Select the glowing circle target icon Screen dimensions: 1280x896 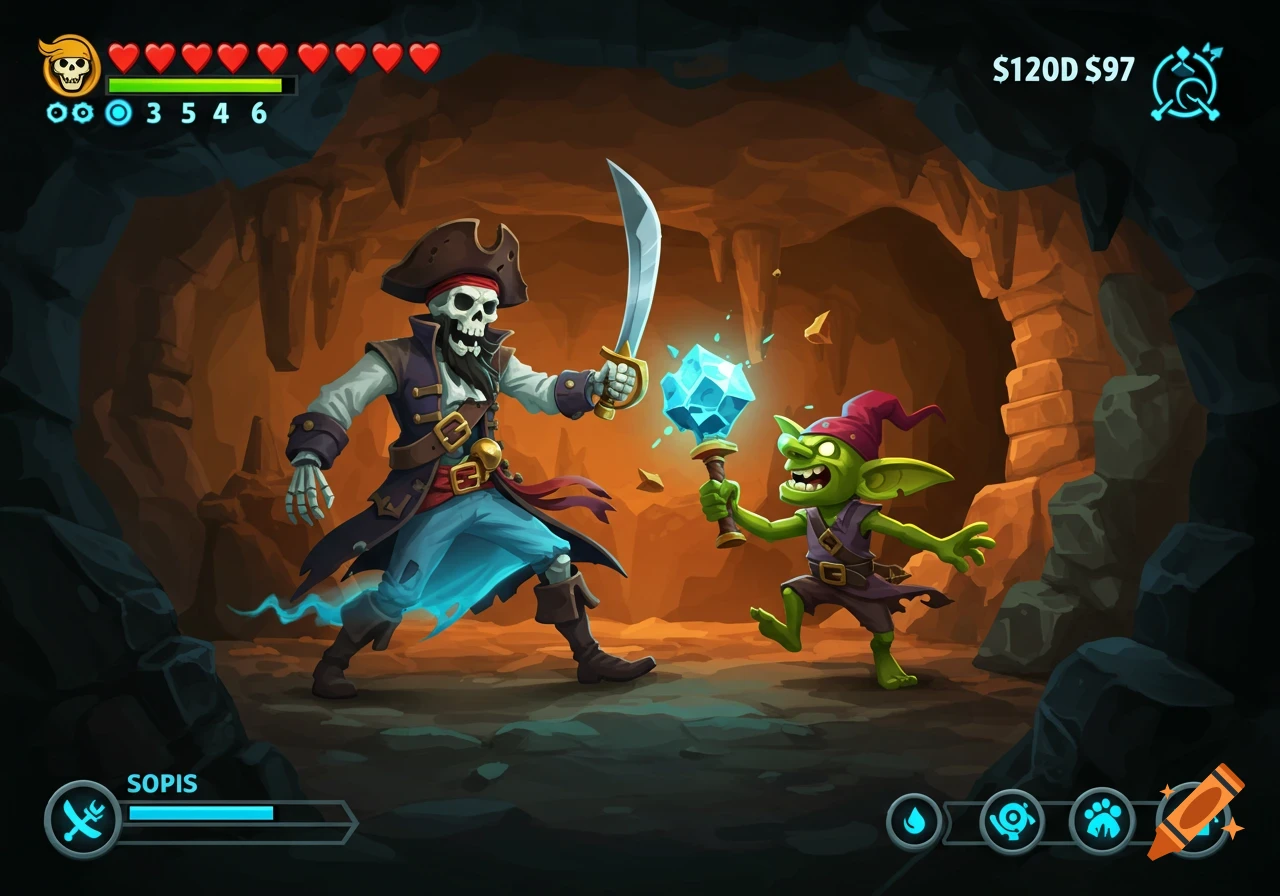(117, 113)
